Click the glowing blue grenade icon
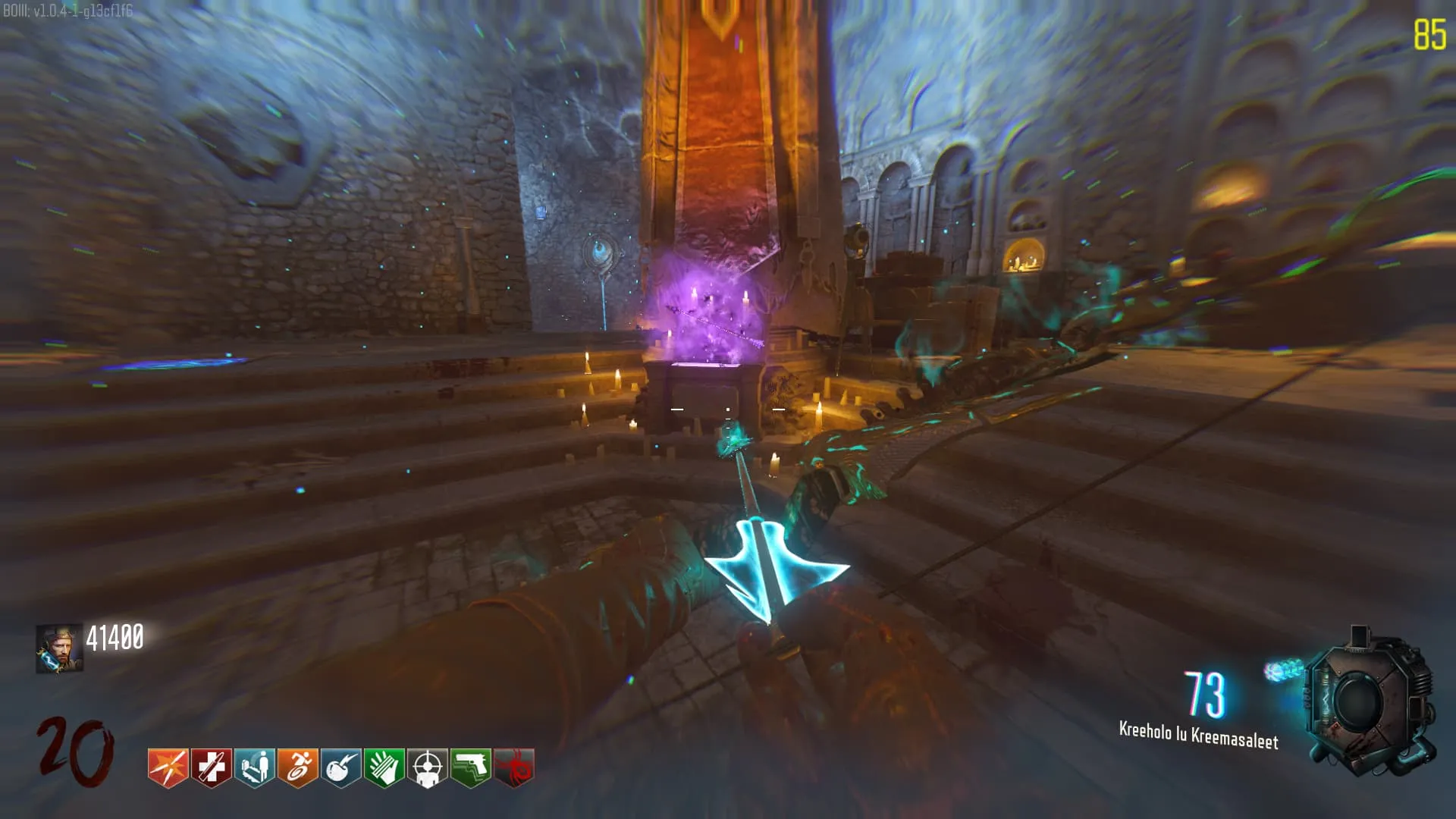 [x=1282, y=670]
